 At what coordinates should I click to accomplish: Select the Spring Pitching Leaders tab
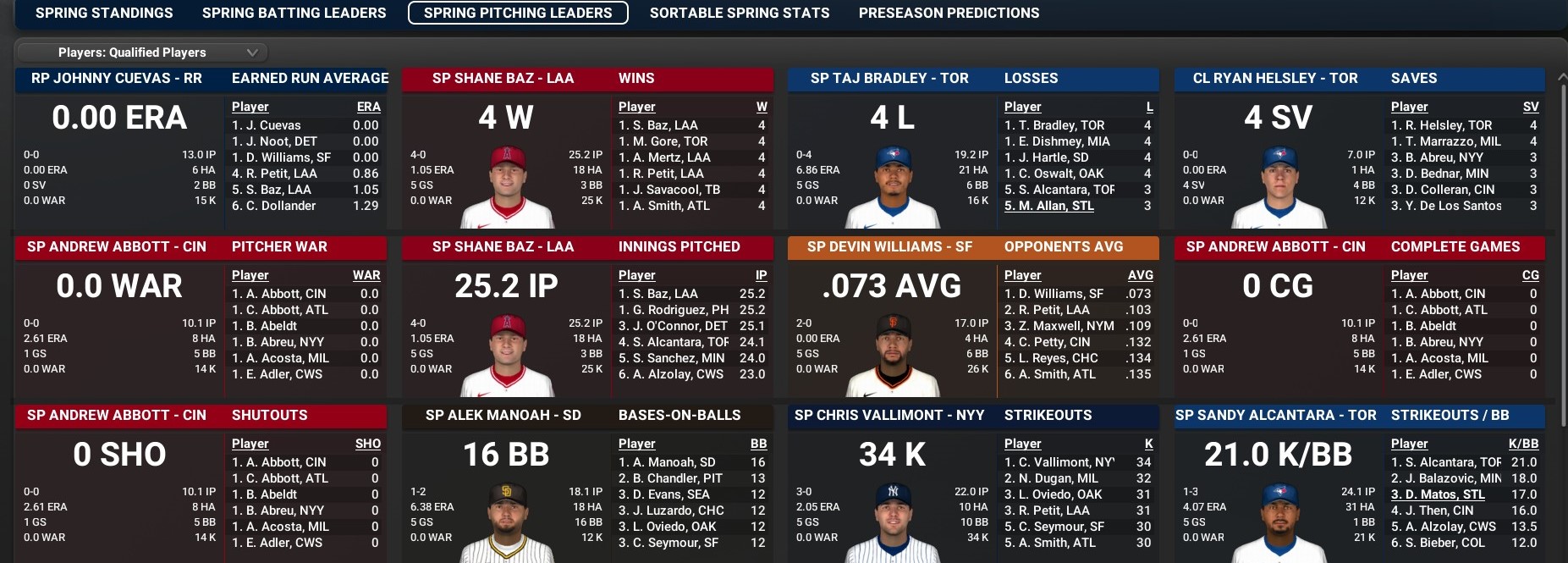518,13
